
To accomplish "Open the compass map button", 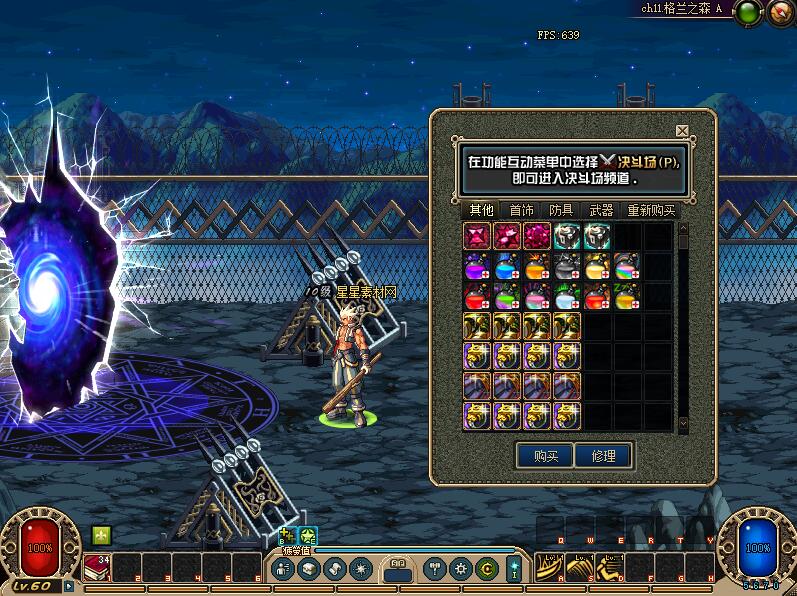I will coord(779,13).
